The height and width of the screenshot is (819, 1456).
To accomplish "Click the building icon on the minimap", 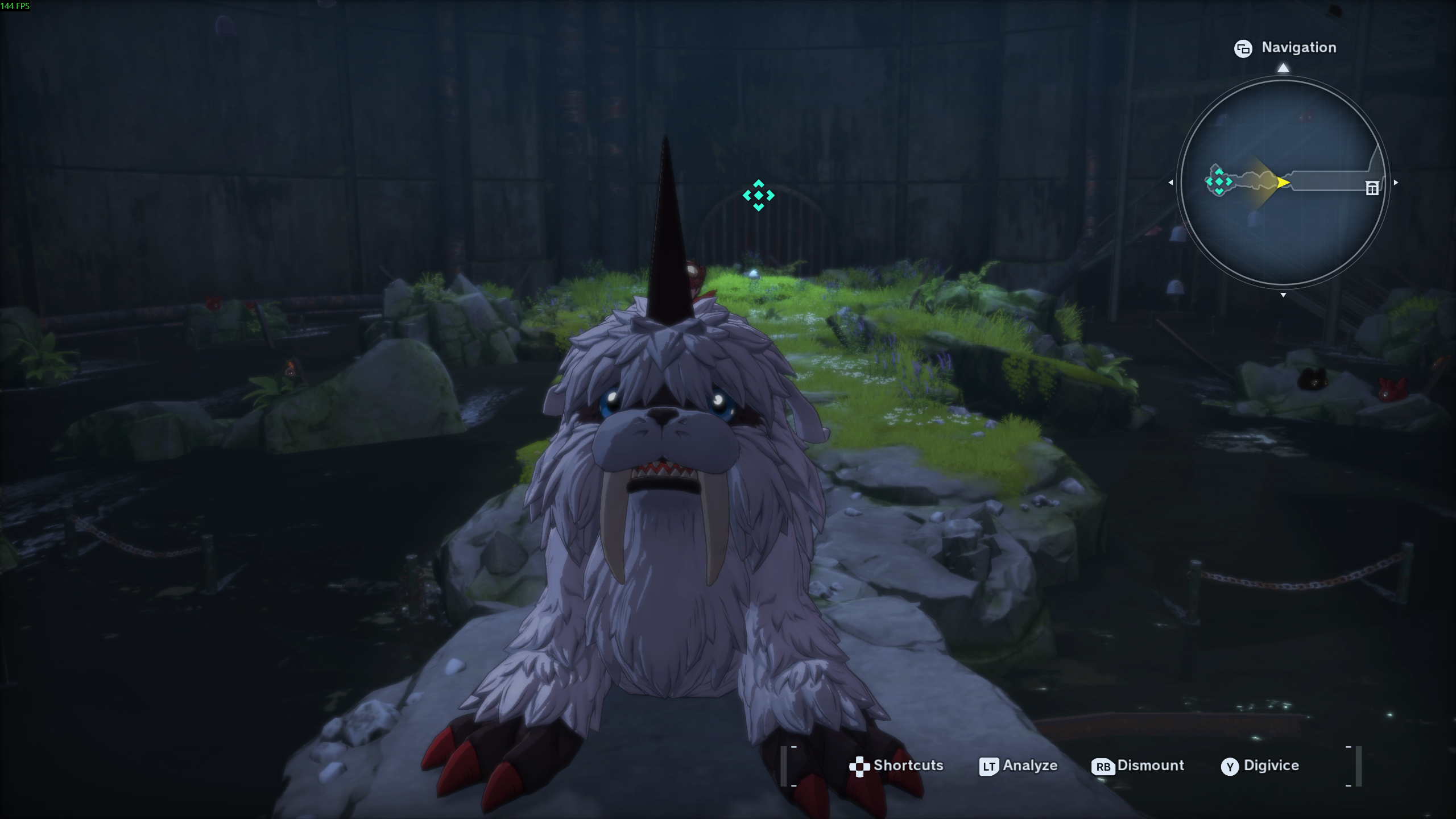I will [1372, 188].
